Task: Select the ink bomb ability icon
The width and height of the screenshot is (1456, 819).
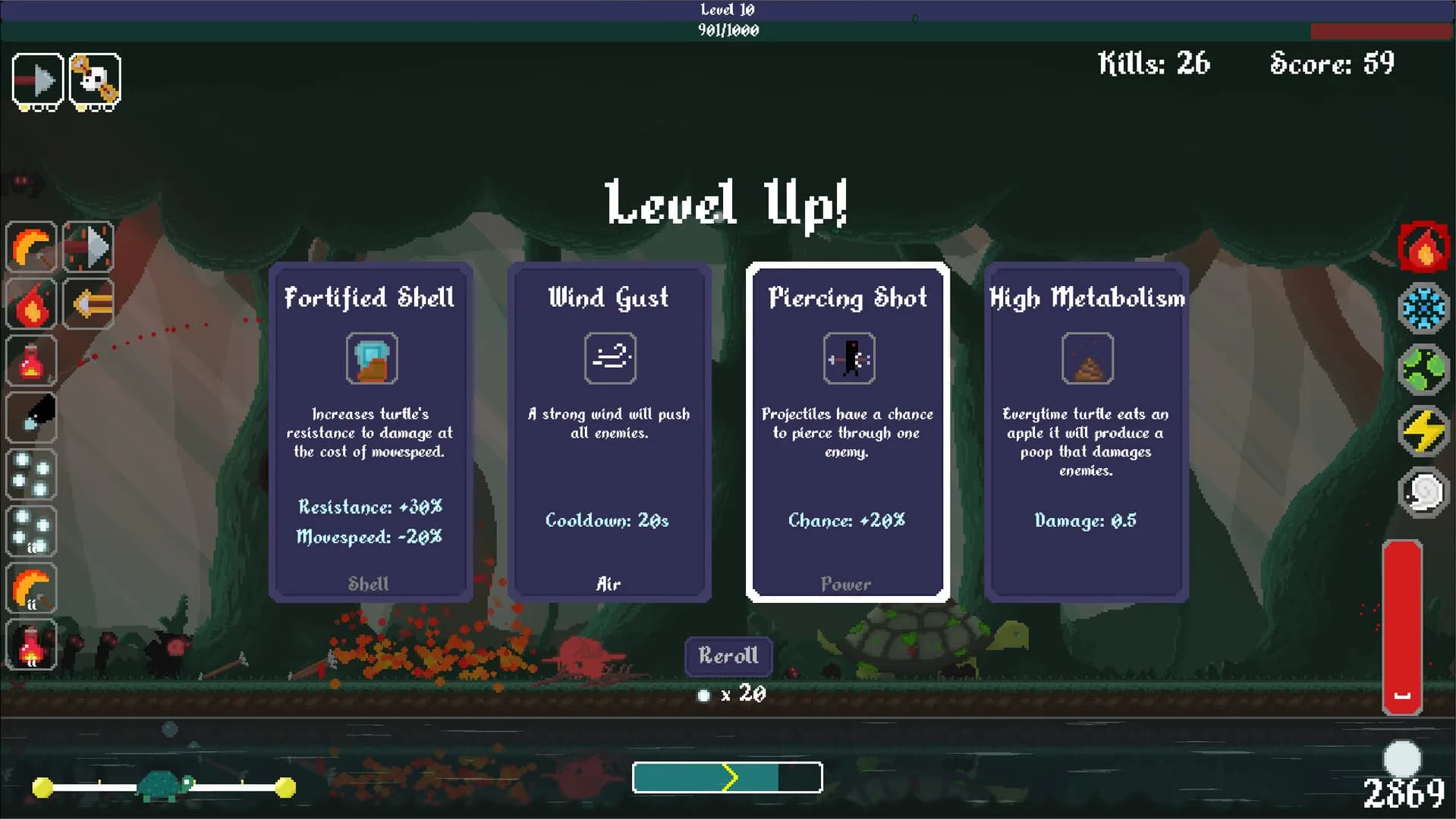Action: click(x=30, y=418)
